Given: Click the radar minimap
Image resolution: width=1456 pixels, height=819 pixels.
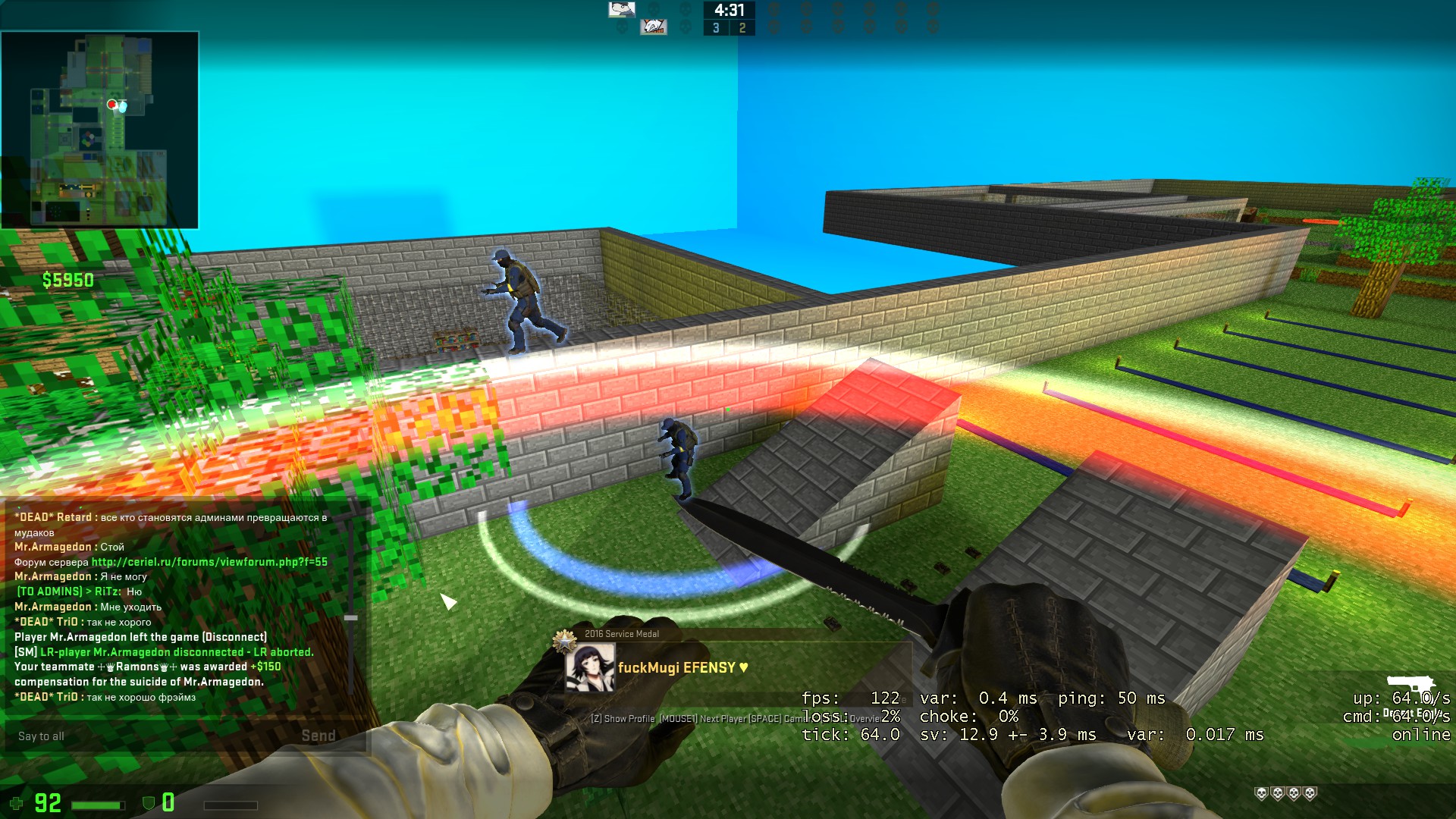Looking at the screenshot, I should [100, 130].
